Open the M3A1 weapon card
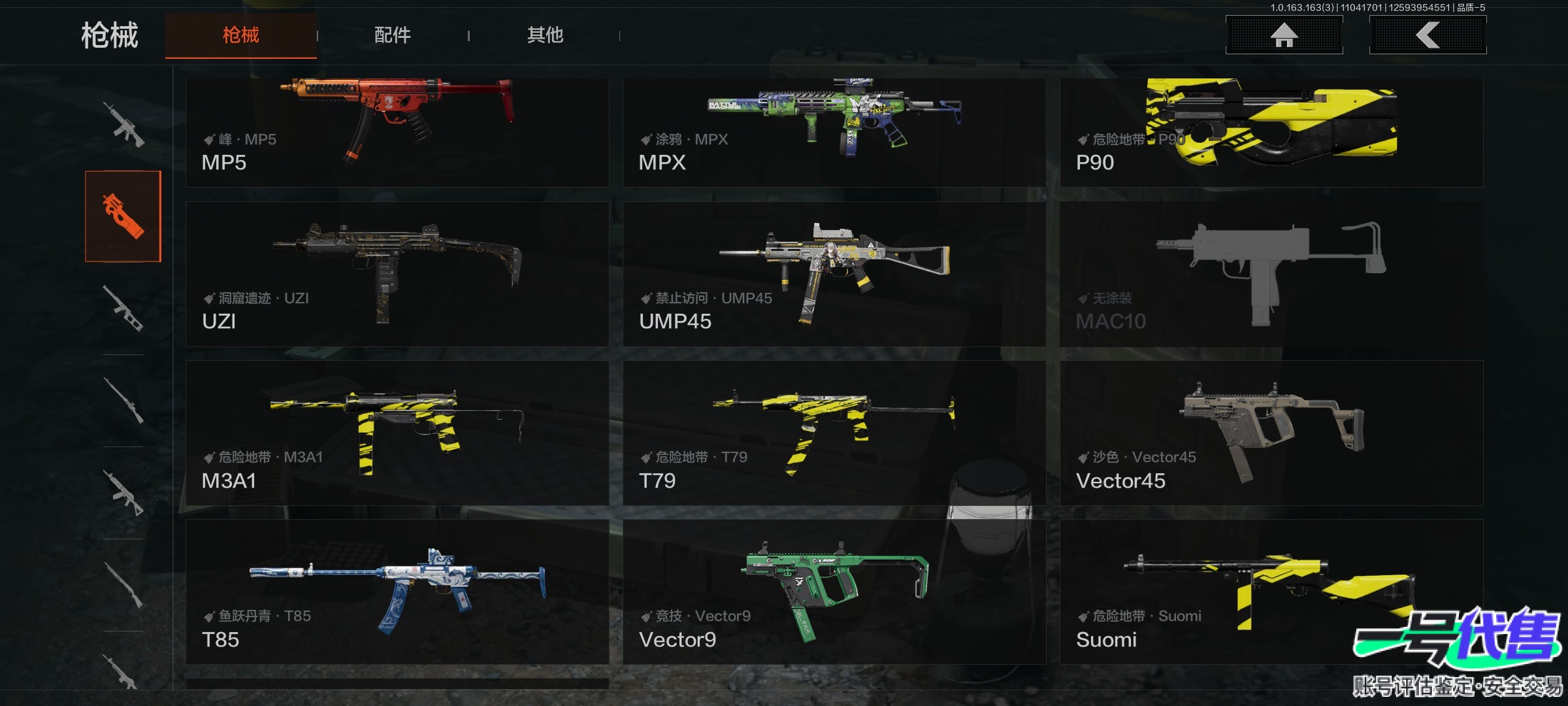 click(397, 433)
